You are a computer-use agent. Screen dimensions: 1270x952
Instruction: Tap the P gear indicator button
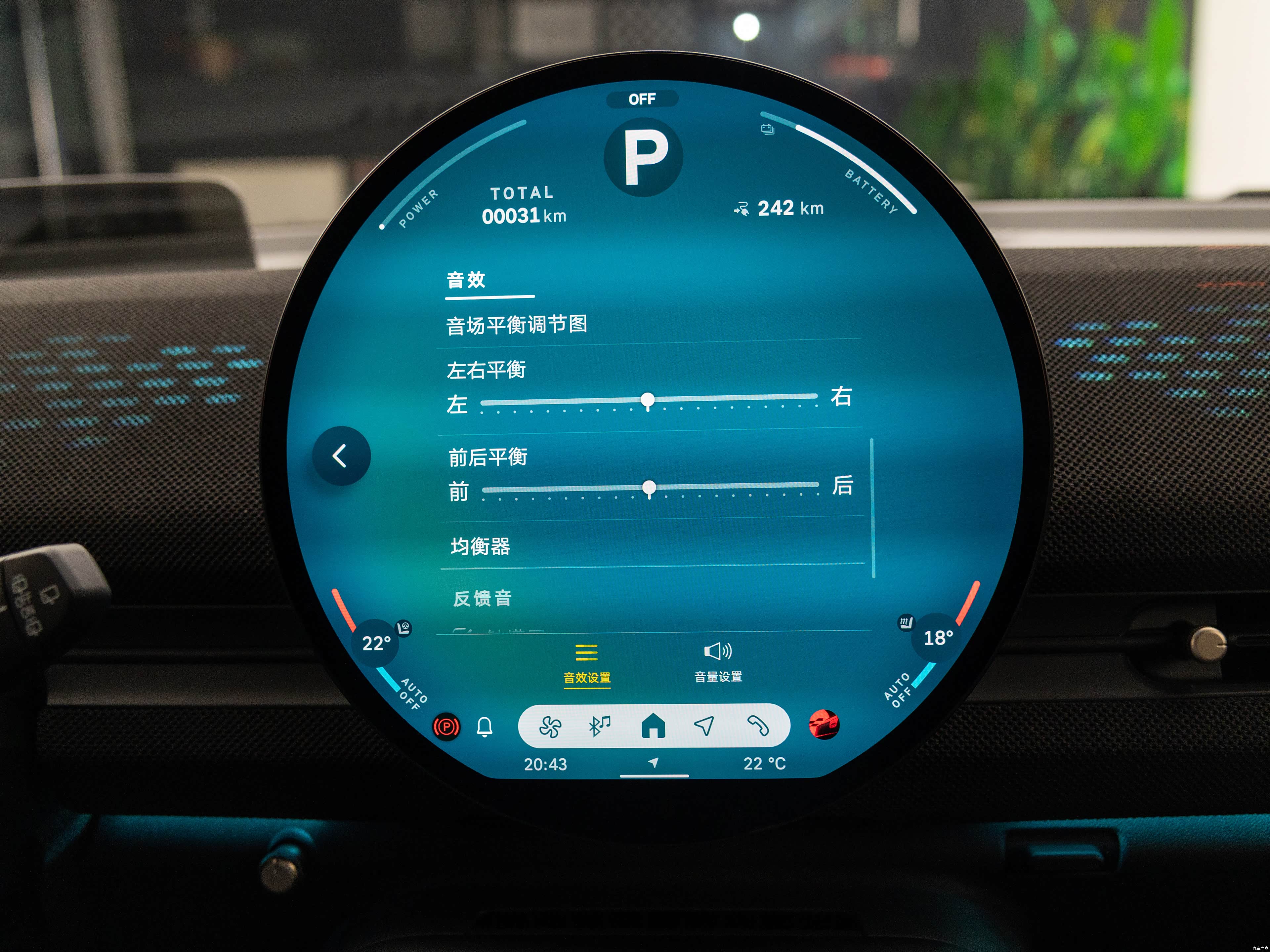coord(644,157)
